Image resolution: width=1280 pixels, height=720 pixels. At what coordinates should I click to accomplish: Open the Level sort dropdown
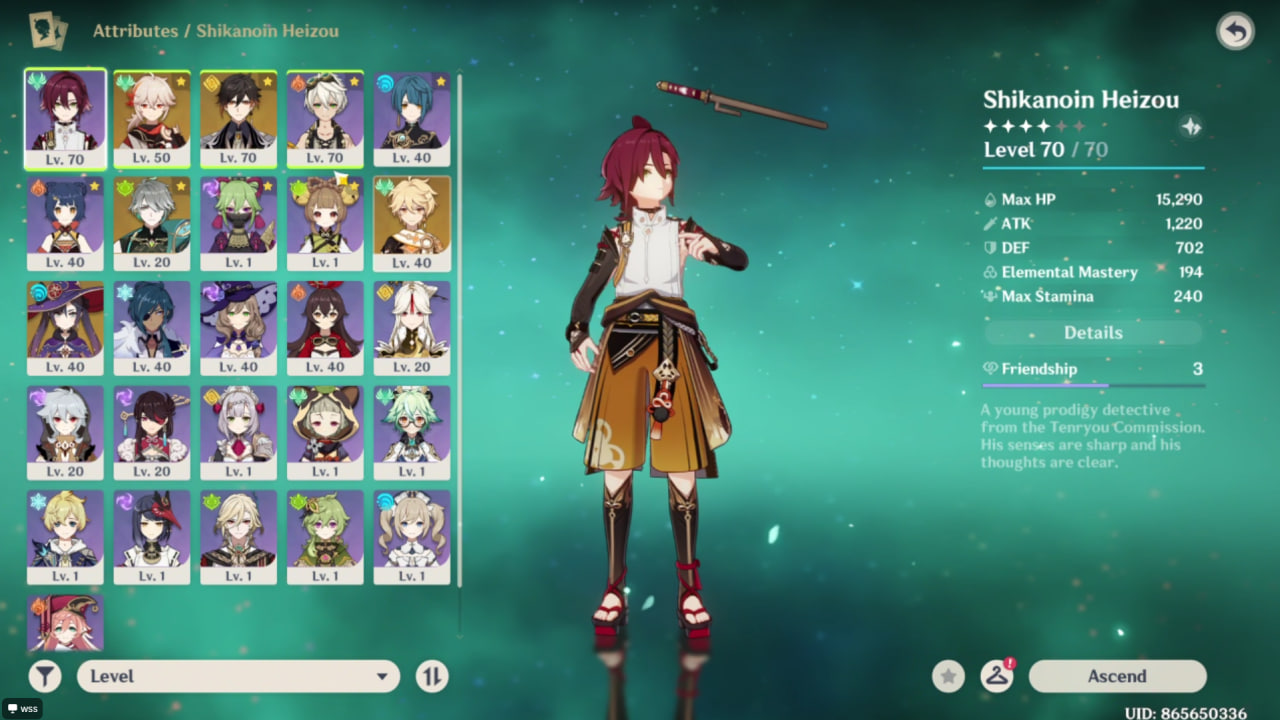click(x=238, y=676)
